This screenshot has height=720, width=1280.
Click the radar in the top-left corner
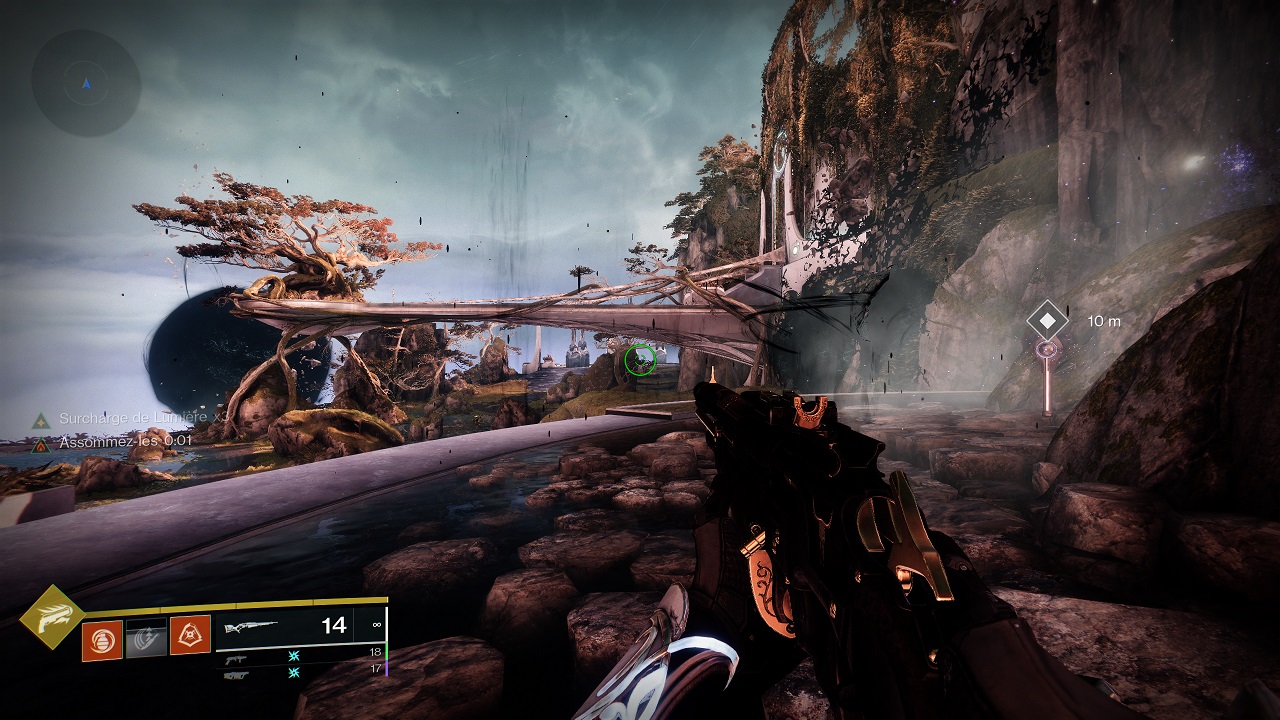[x=86, y=83]
